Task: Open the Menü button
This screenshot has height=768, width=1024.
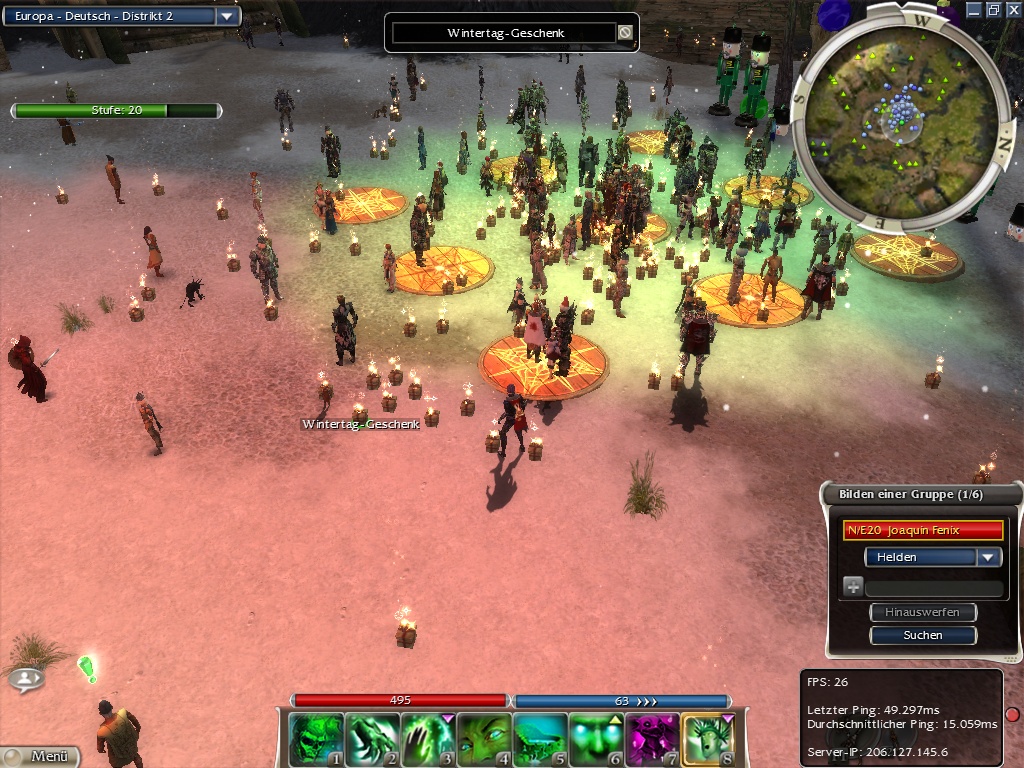Action: pos(41,756)
